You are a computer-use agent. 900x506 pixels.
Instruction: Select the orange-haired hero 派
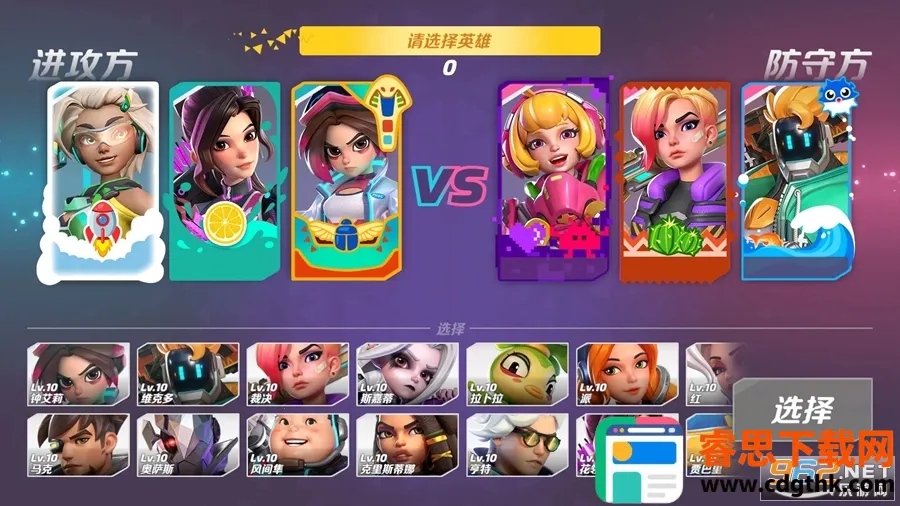pyautogui.click(x=627, y=373)
